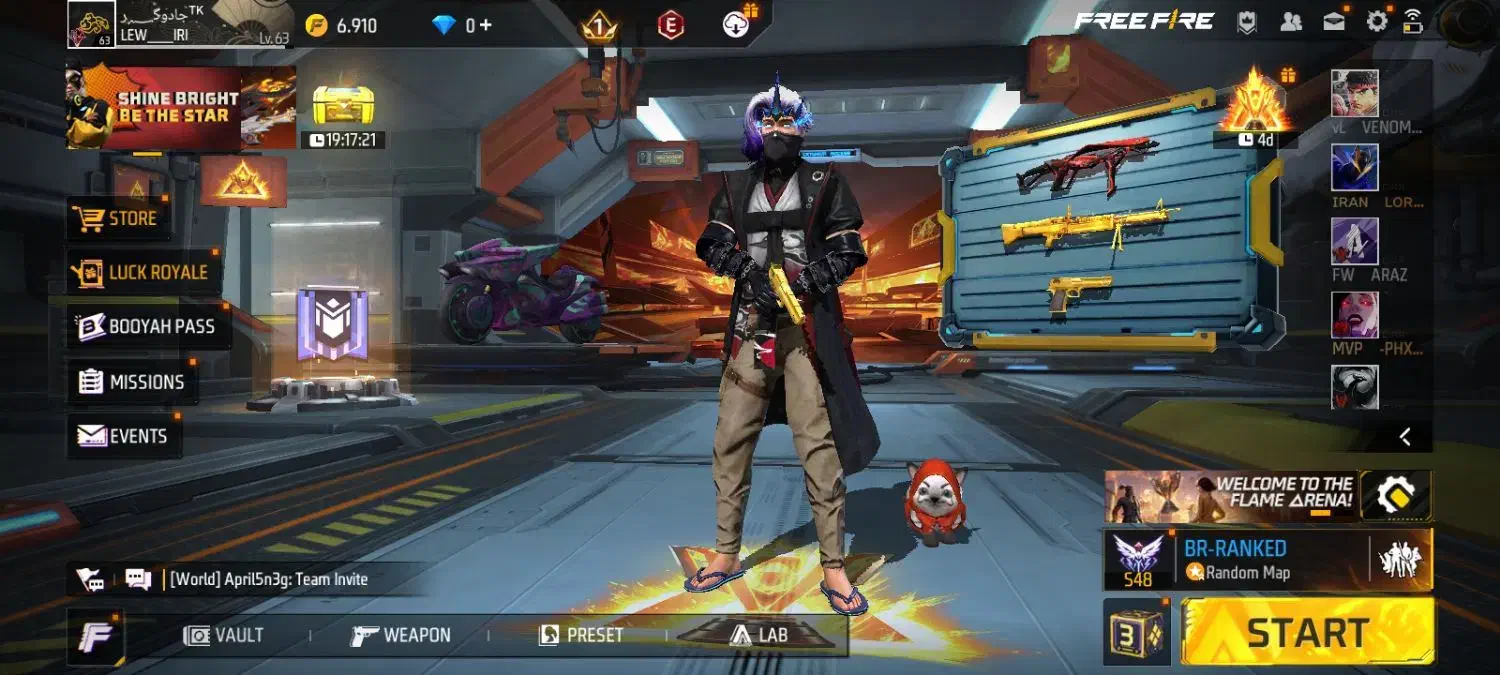
Task: Open the world chat message bar
Action: (x=268, y=579)
